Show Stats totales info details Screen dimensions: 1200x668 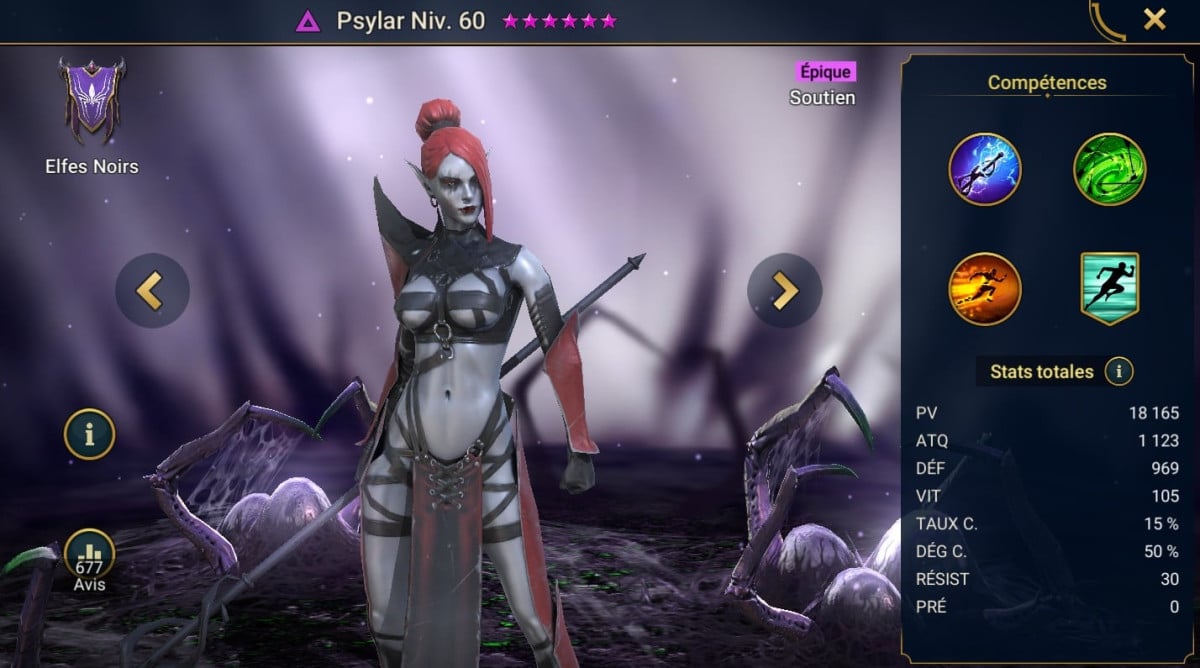[1119, 372]
